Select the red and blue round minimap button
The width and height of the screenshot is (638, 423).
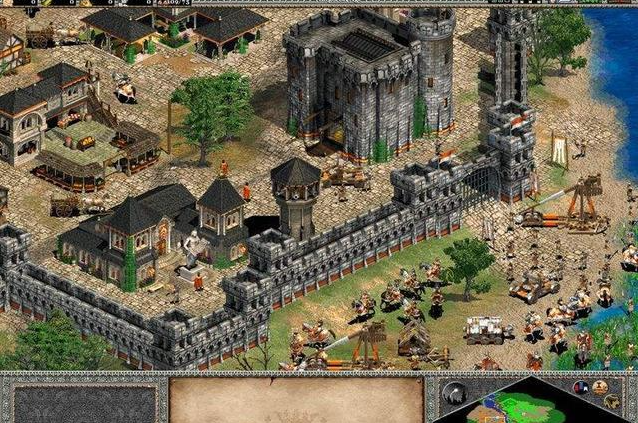coord(580,387)
